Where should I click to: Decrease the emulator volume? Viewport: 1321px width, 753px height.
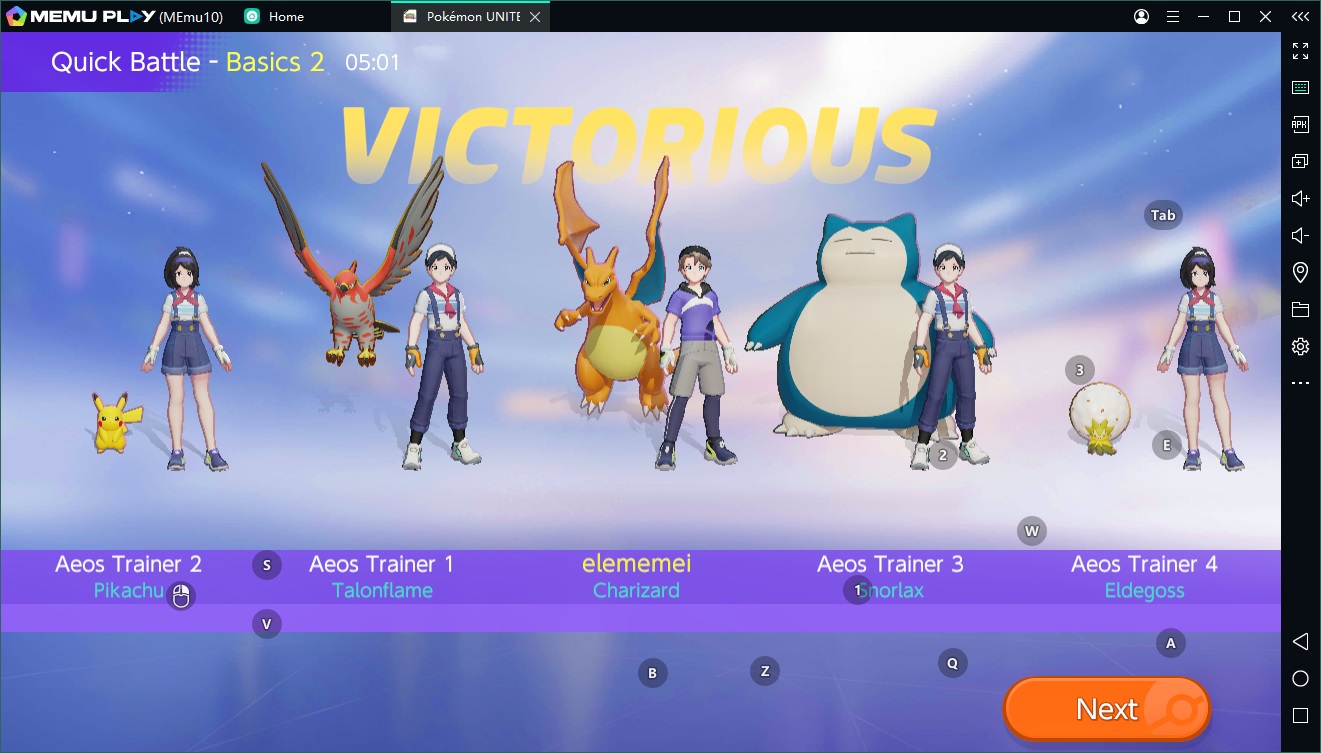pos(1300,235)
